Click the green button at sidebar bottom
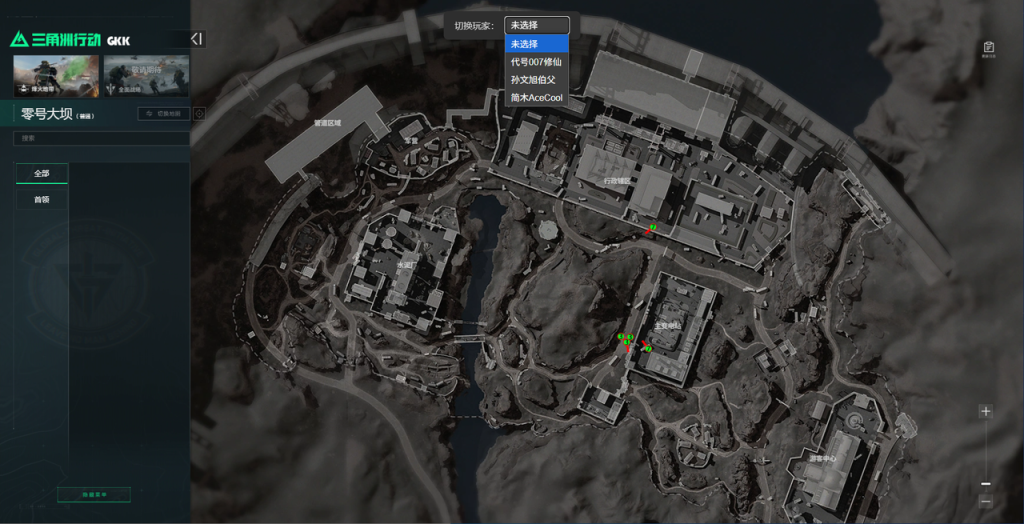 94,494
